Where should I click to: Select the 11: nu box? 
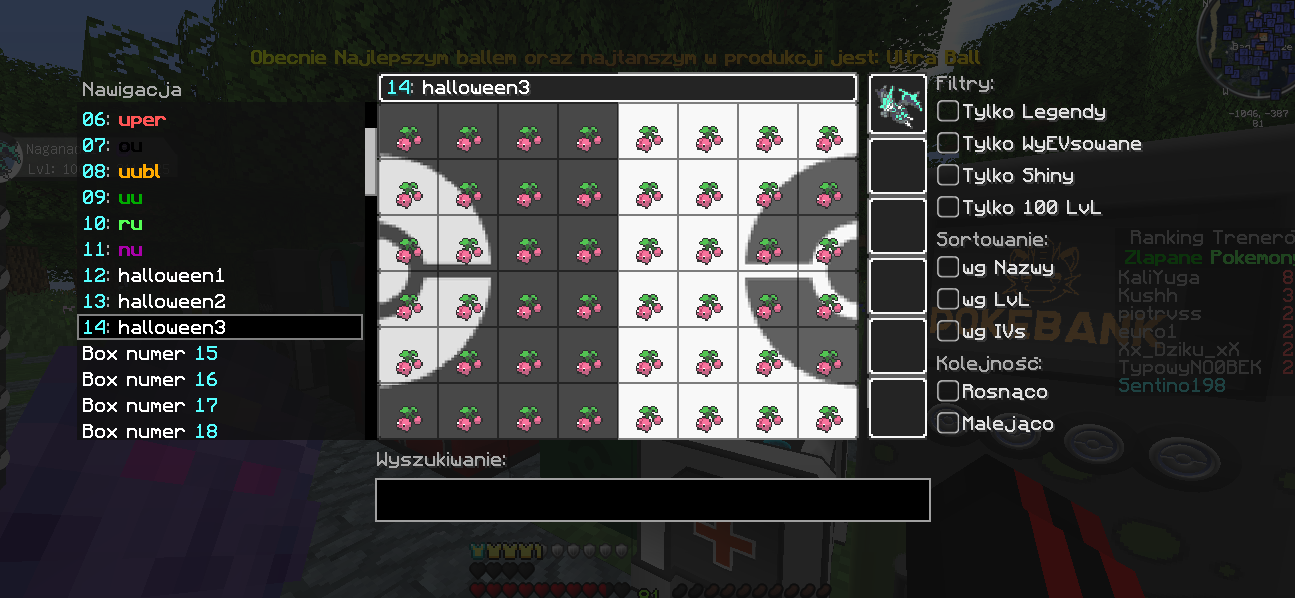tap(114, 250)
